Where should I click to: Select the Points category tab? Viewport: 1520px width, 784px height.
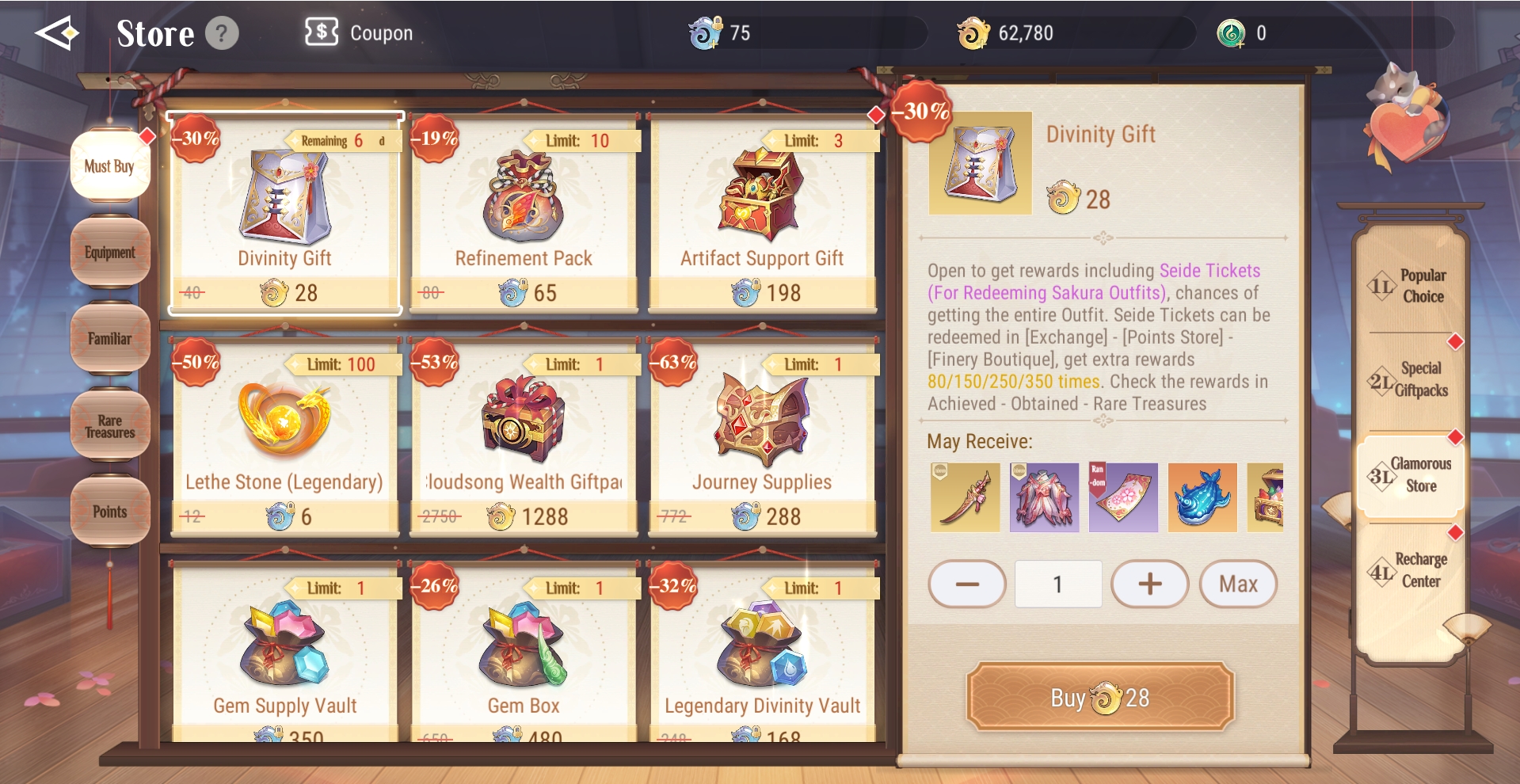point(110,512)
